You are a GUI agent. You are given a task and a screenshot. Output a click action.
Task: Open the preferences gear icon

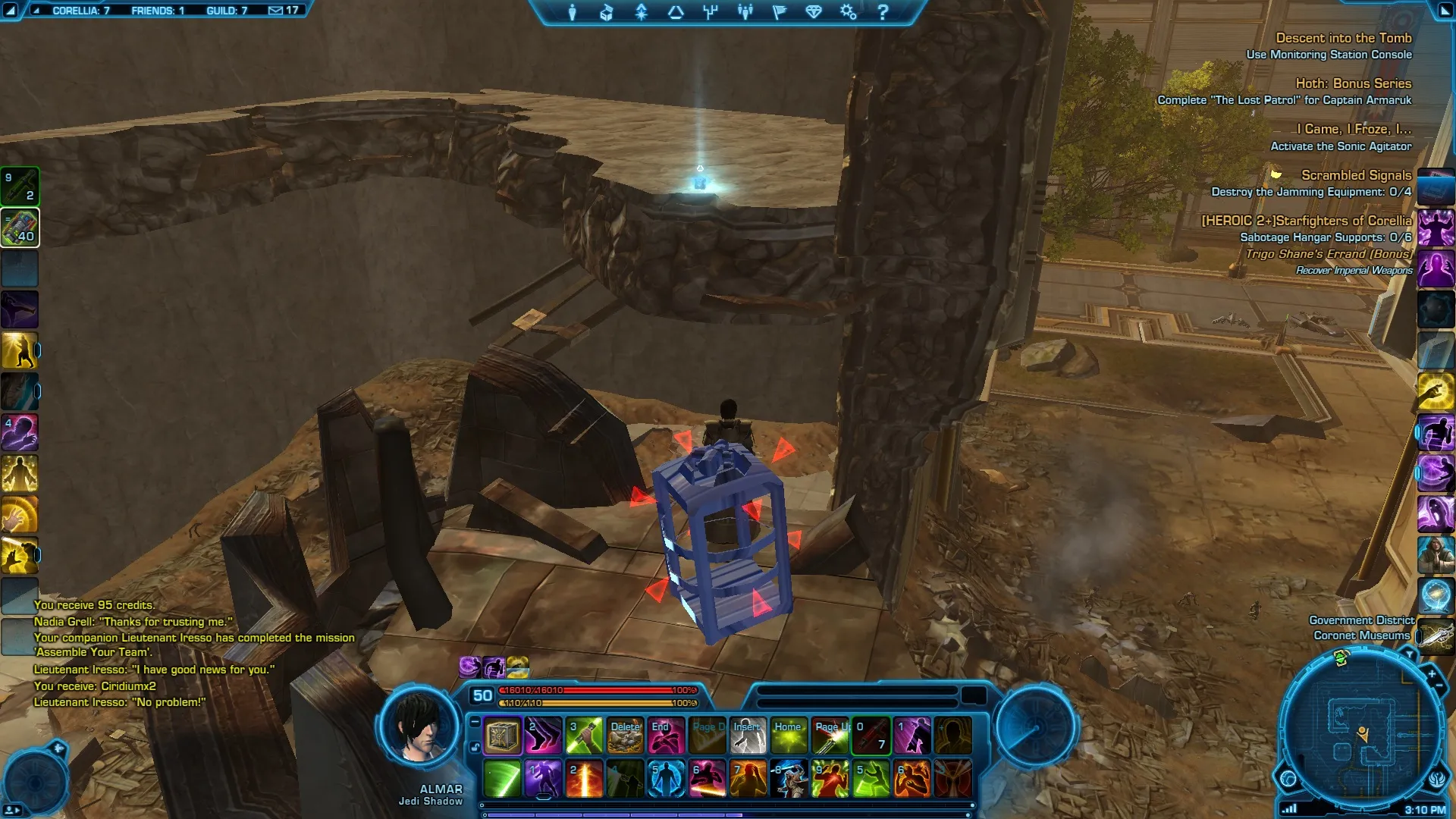pos(848,12)
